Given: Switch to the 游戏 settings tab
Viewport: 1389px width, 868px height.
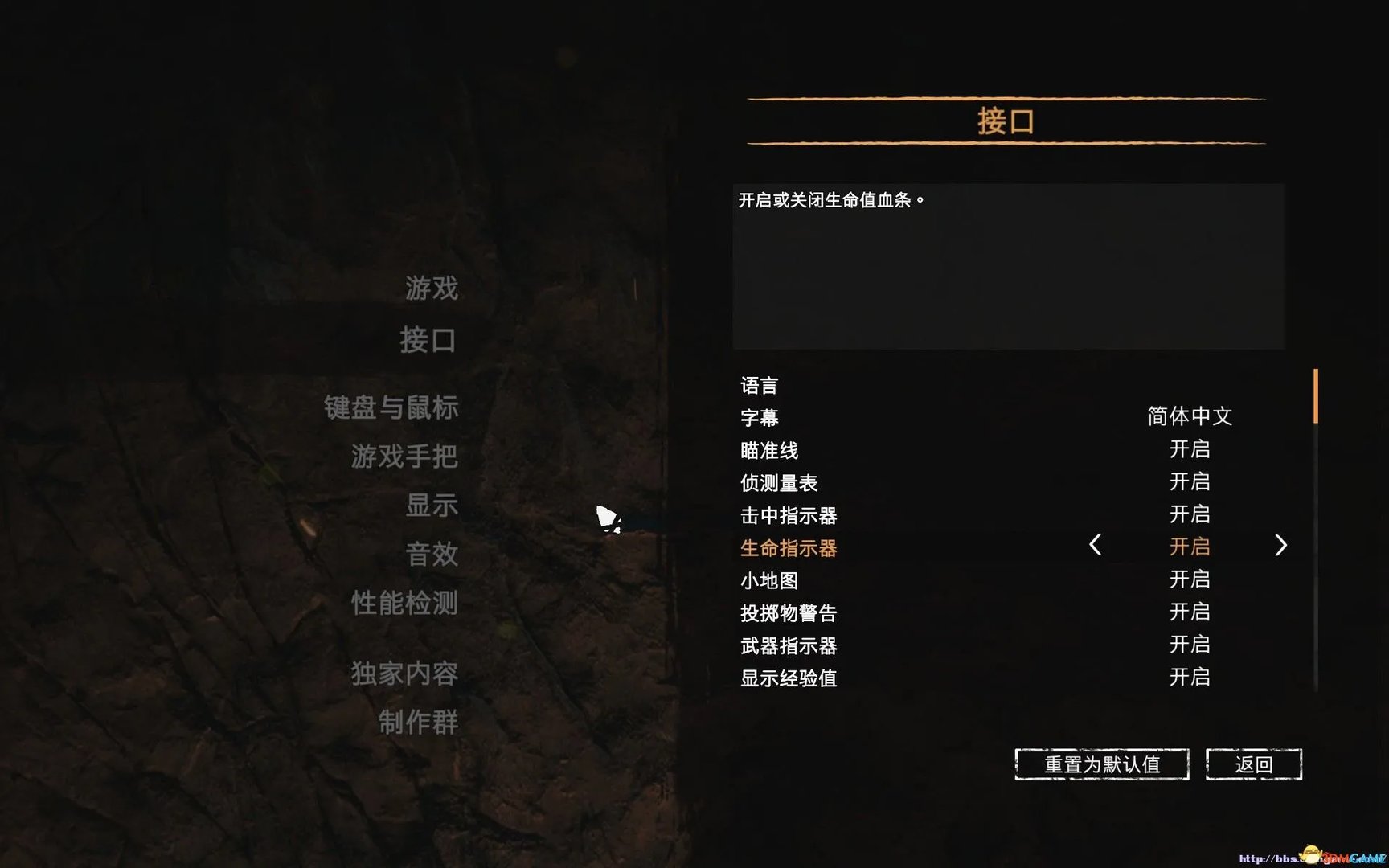Looking at the screenshot, I should [x=431, y=288].
